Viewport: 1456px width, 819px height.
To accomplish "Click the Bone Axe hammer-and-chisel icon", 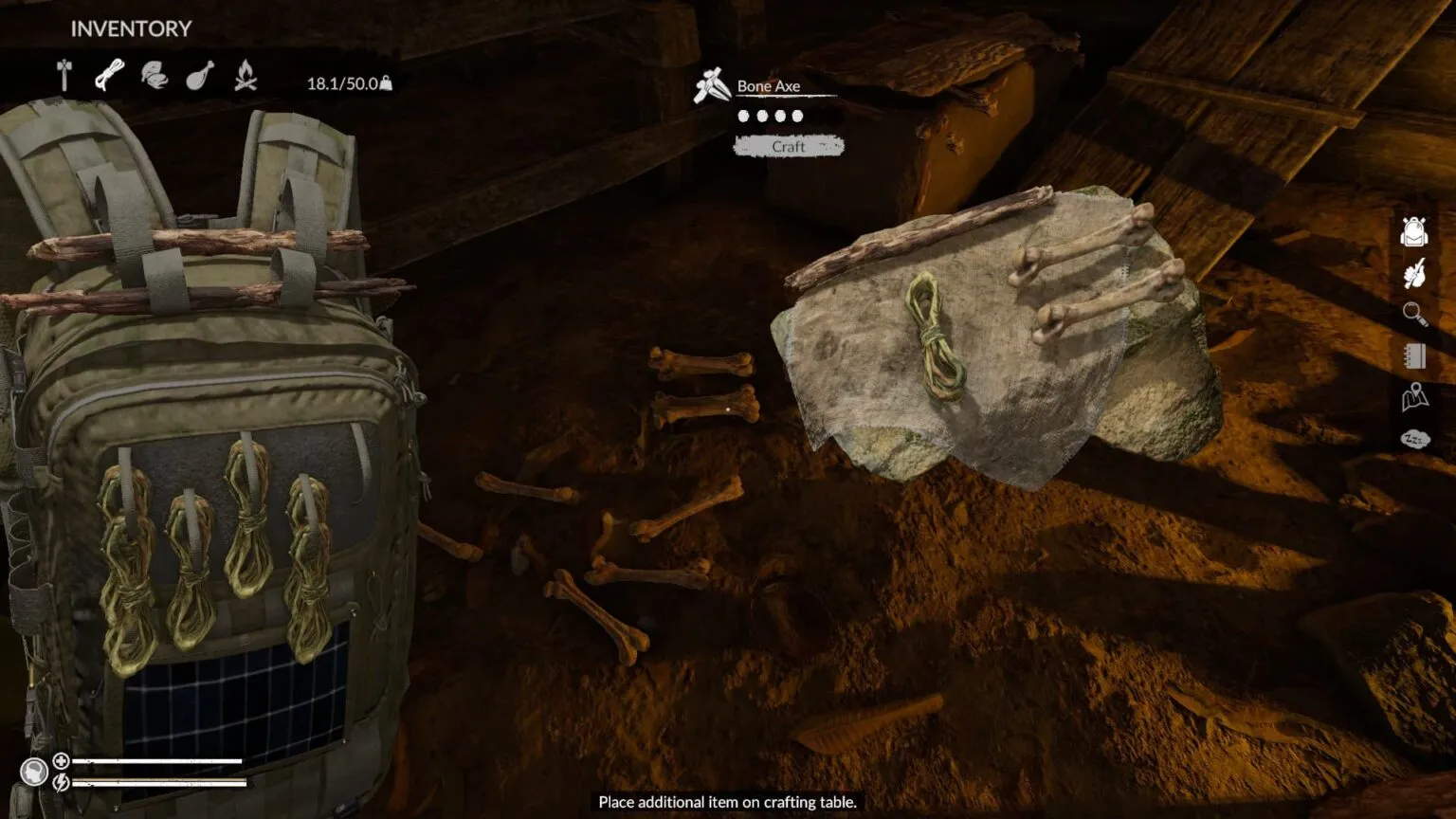I will coord(710,84).
